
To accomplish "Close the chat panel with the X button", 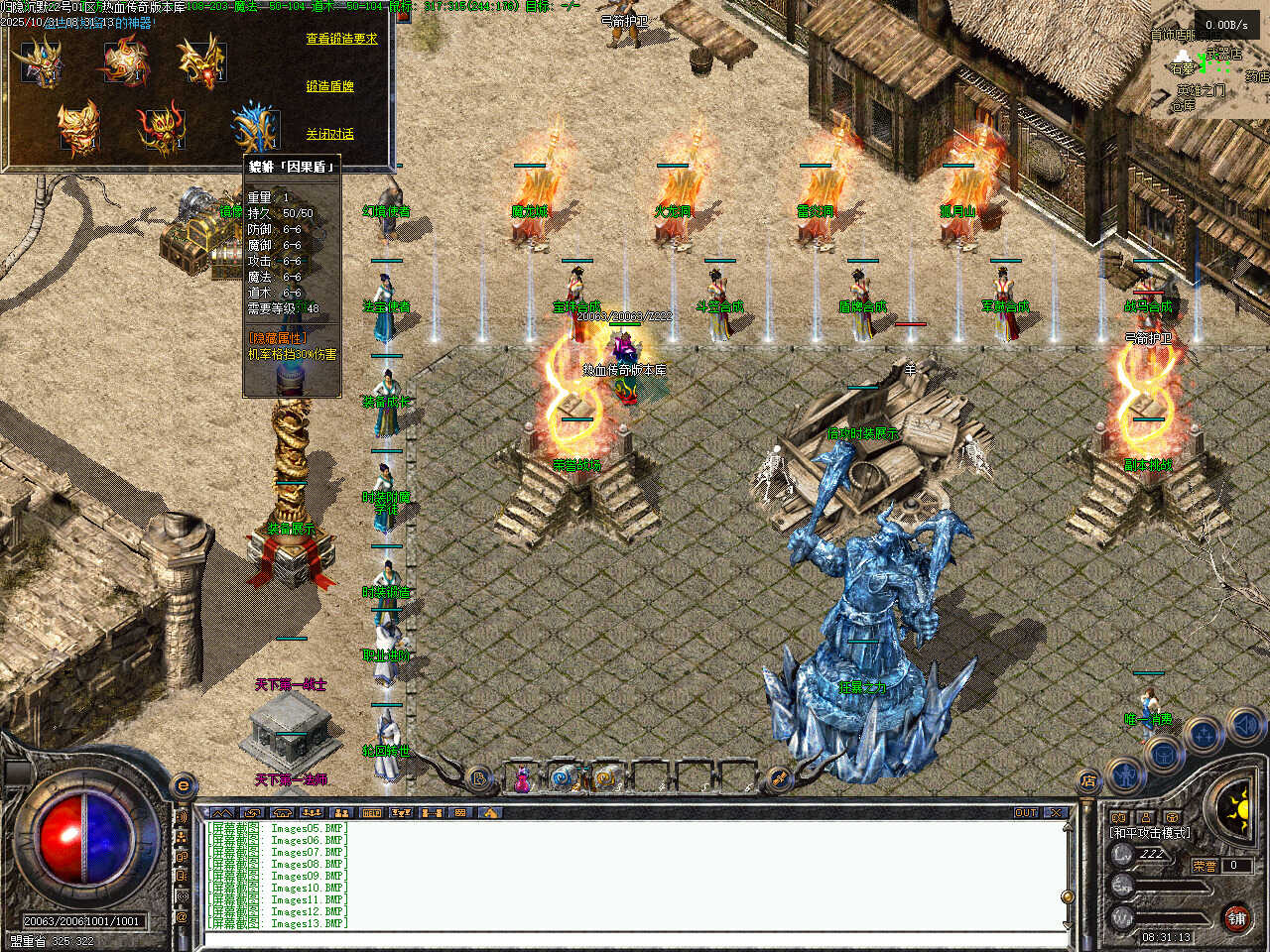I will 1056,812.
